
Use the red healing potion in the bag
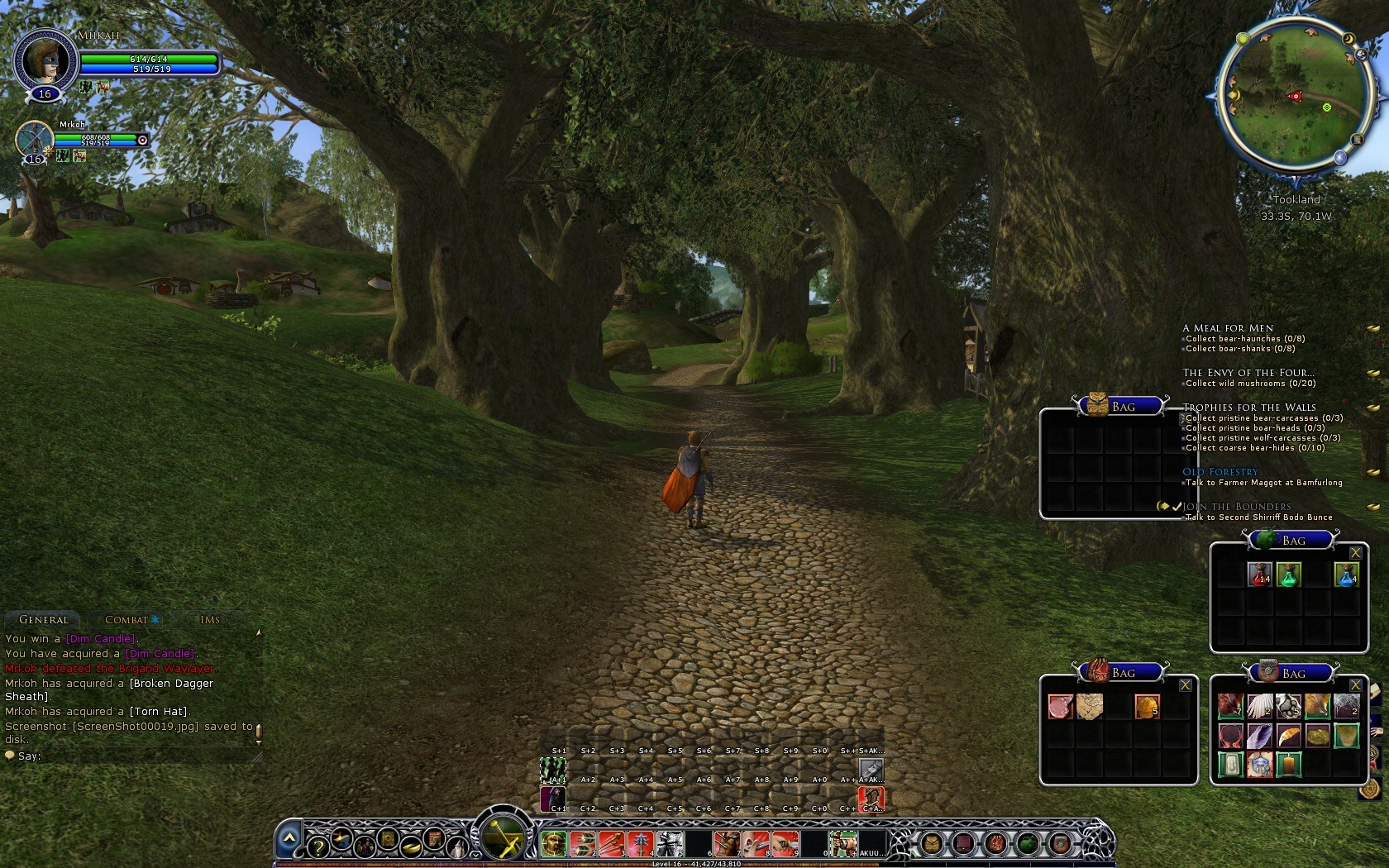click(x=1260, y=575)
